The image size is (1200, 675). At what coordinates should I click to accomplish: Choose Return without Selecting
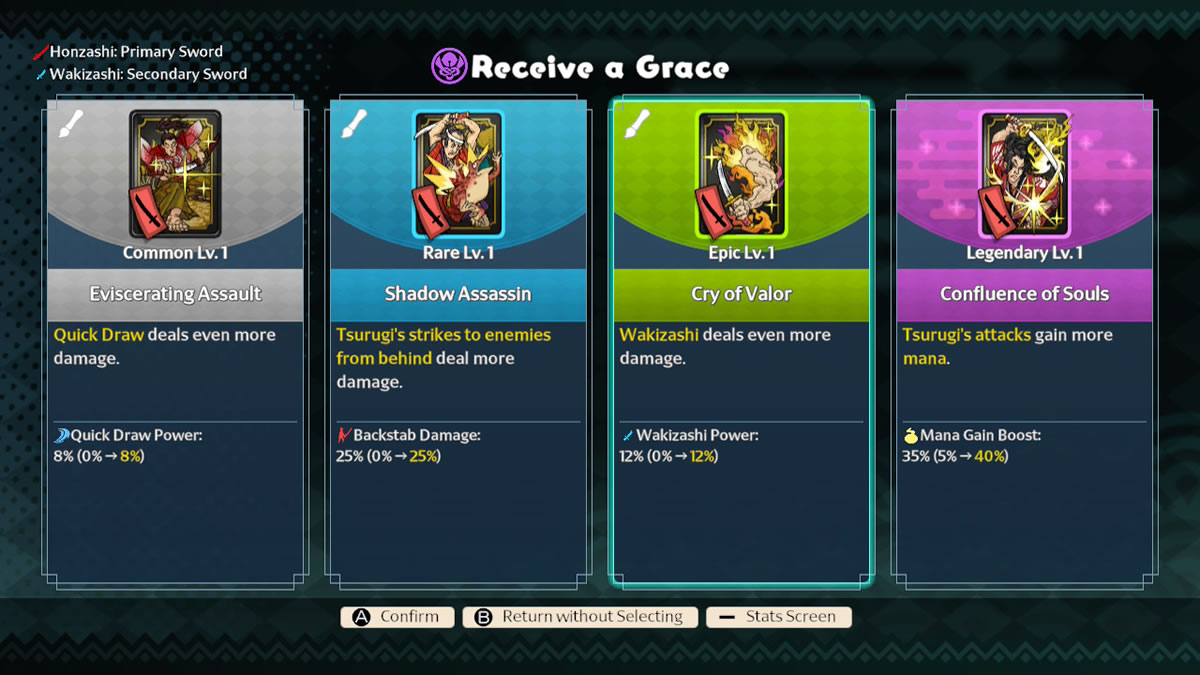coord(579,617)
